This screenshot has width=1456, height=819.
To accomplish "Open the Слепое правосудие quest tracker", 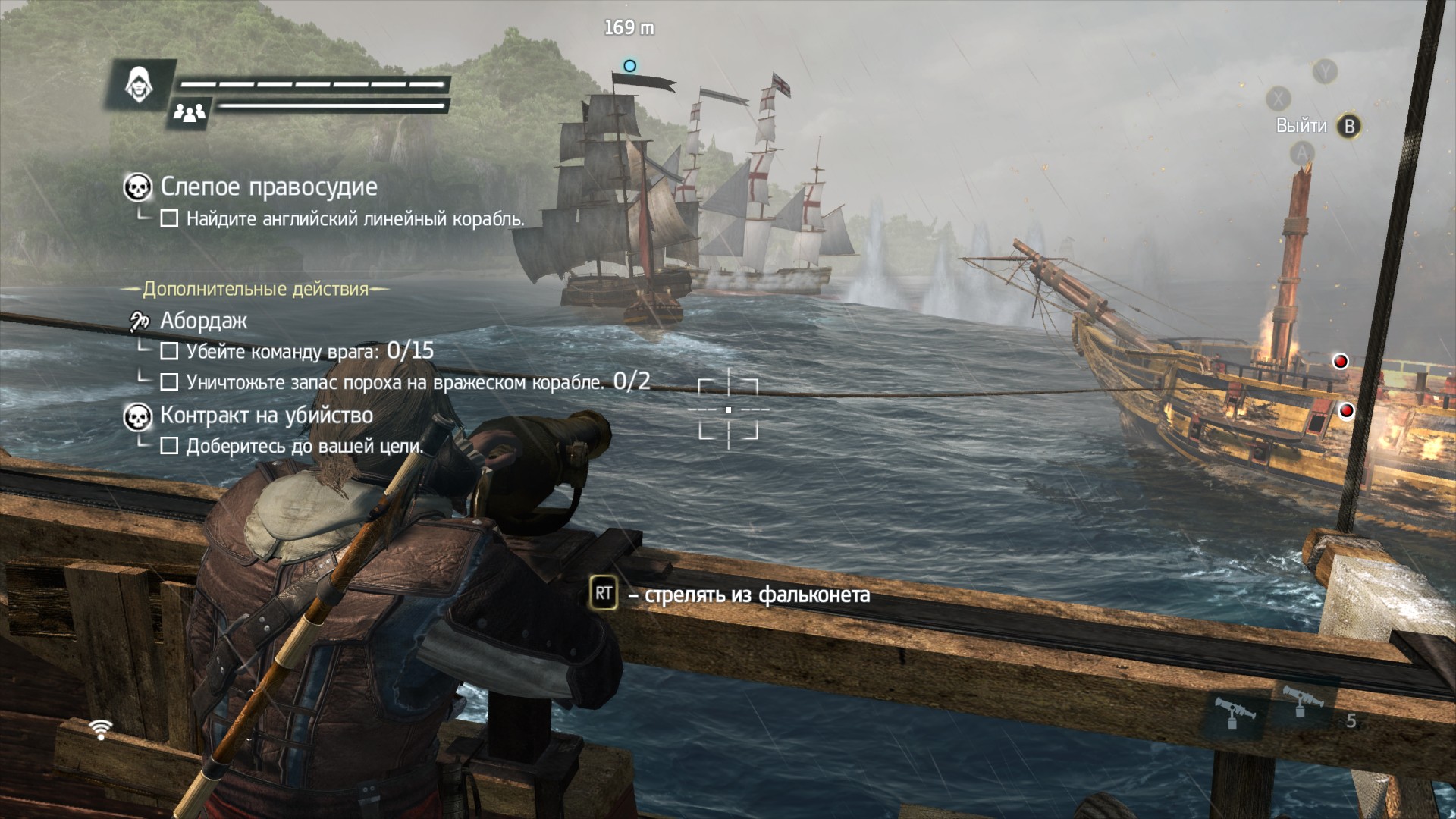I will 268,187.
